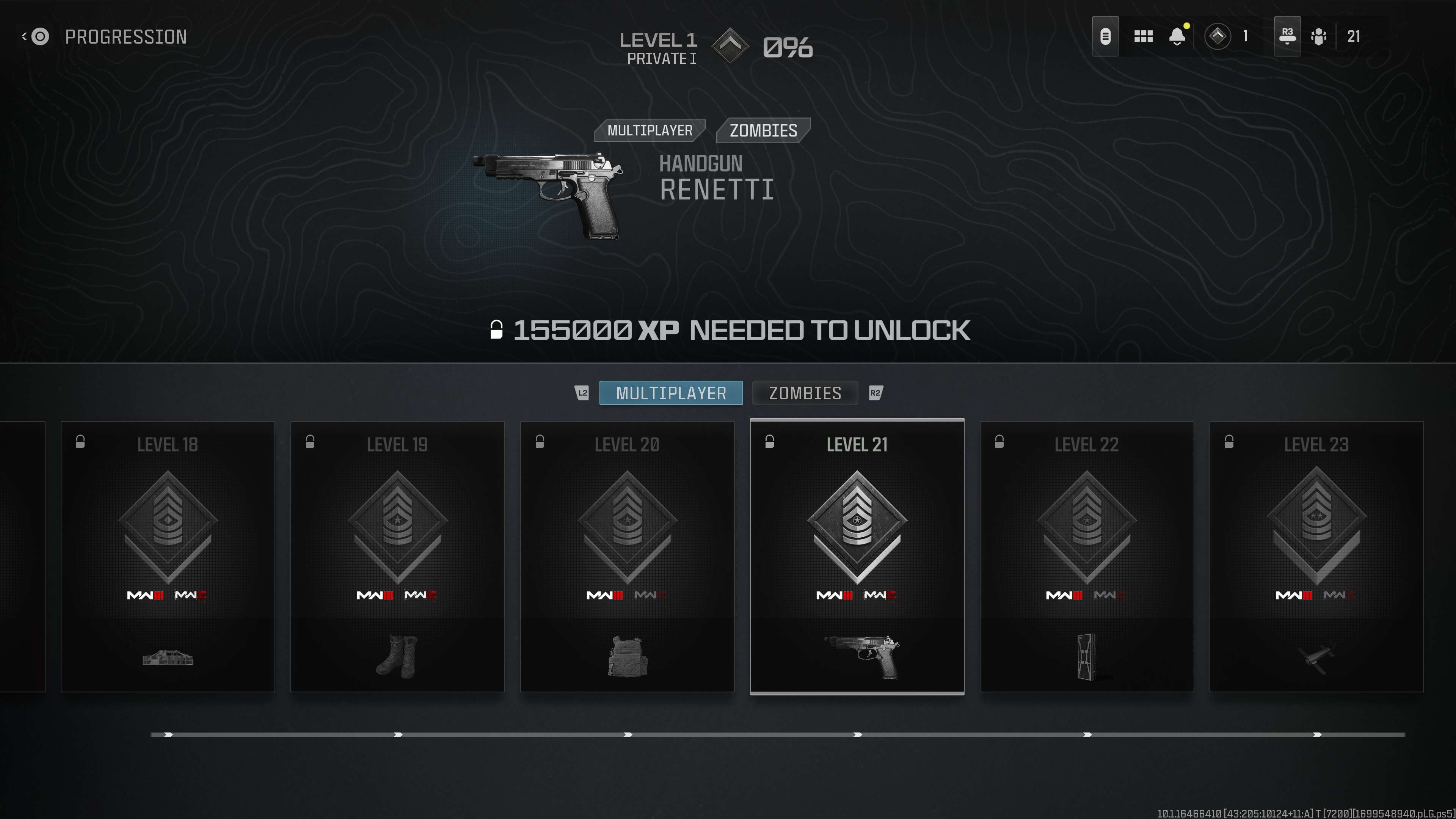Select the Zombies label above the Renetti
1456x819 pixels.
coord(763,130)
